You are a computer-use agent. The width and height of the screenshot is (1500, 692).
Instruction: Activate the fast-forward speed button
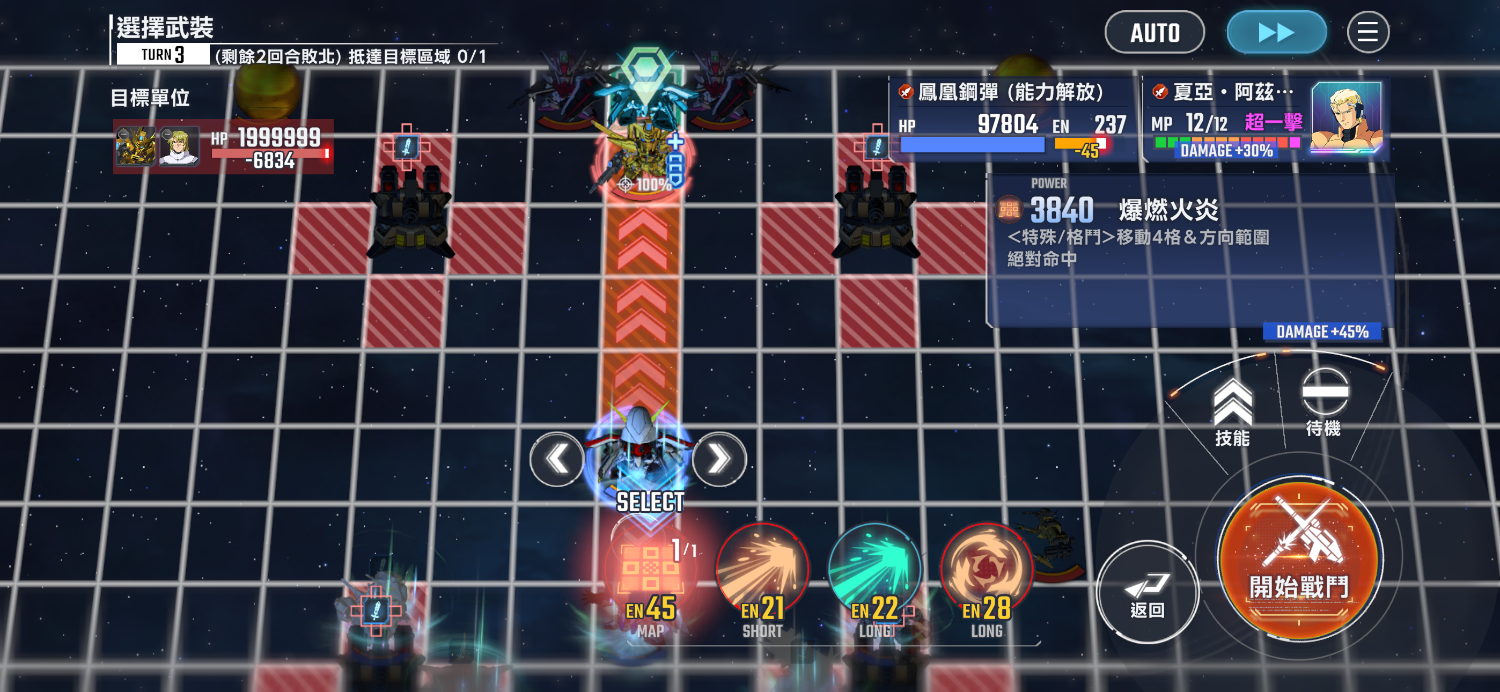tap(1276, 33)
